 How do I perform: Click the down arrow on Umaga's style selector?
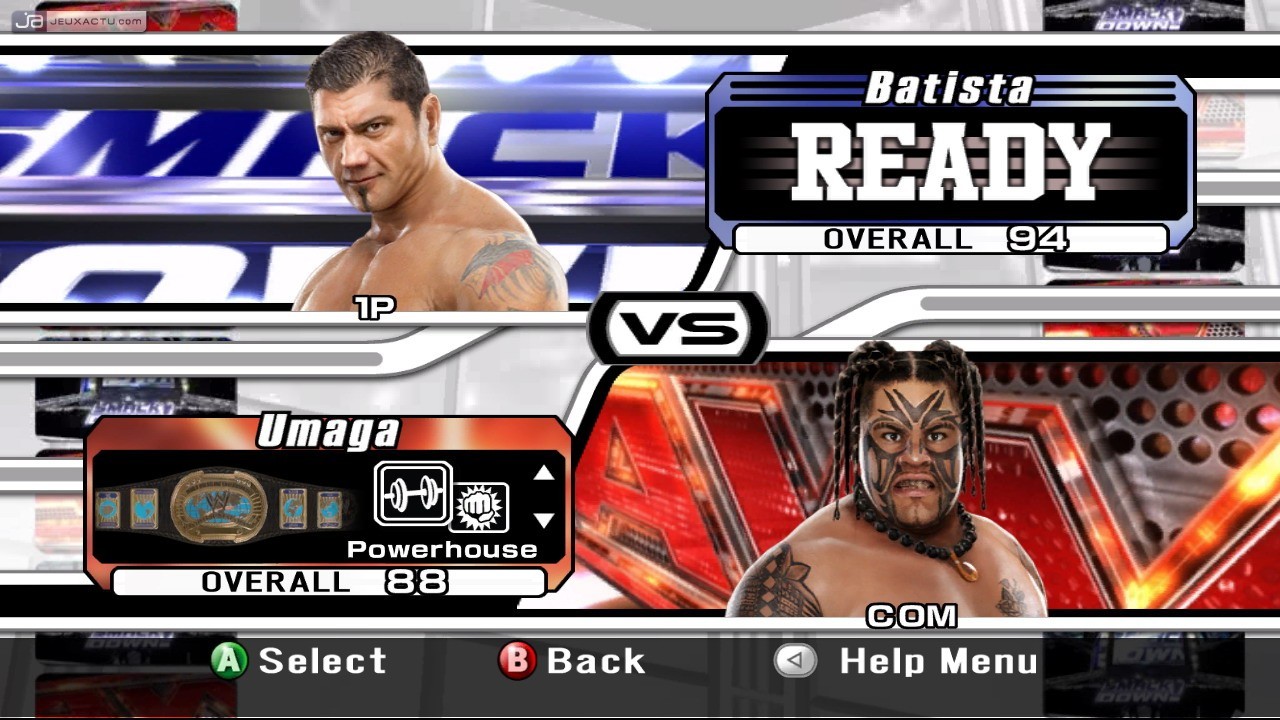point(543,521)
